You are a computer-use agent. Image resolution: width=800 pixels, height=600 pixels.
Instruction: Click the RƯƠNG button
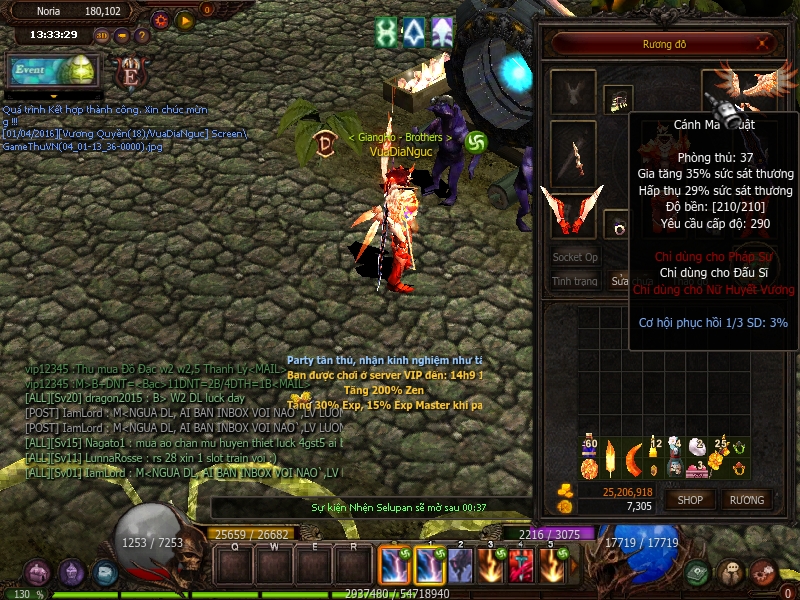(746, 499)
